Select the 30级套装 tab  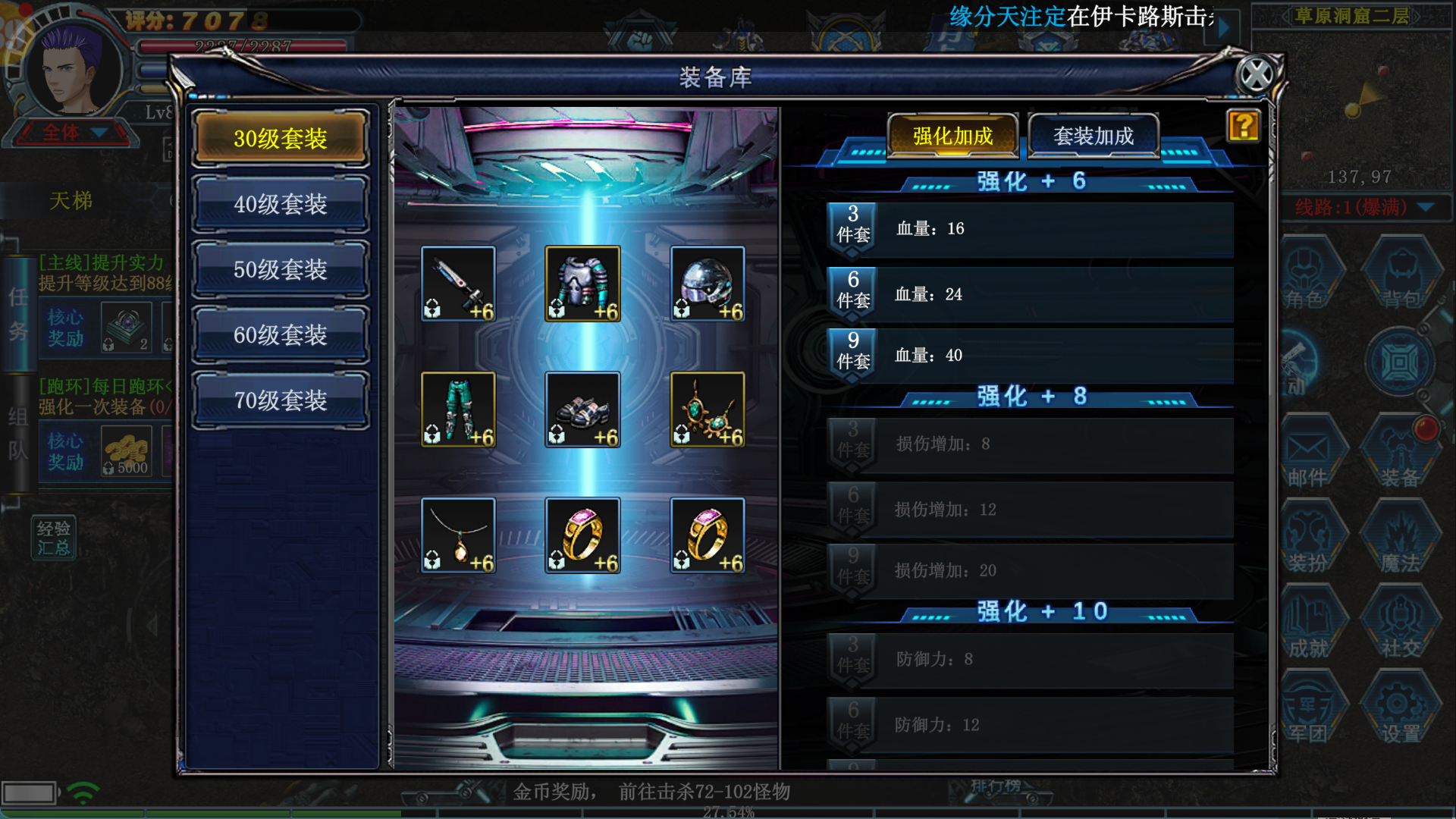[281, 138]
